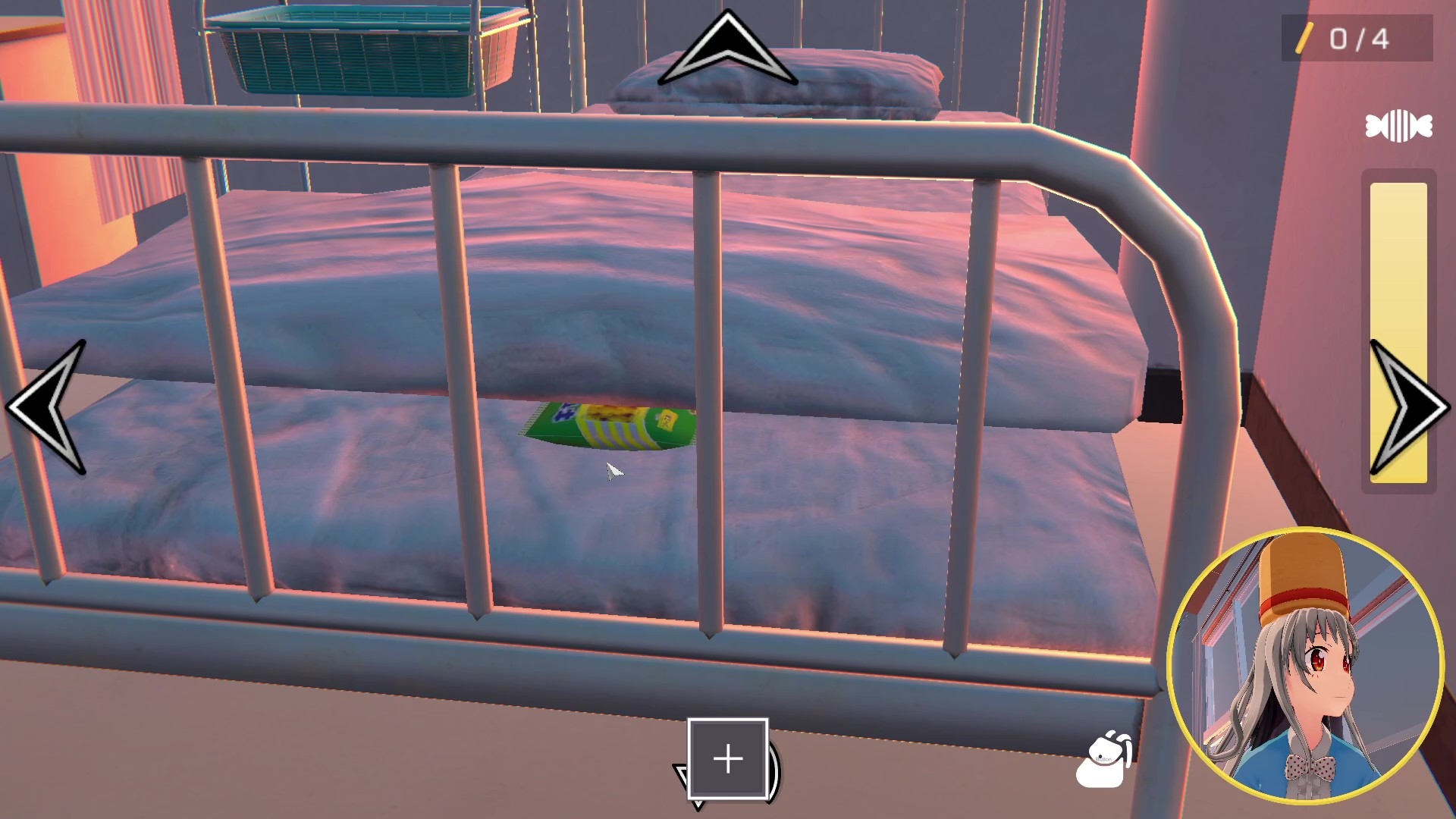Click the gray-haired girl portrait
Viewport: 1456px width, 819px height.
click(1304, 666)
